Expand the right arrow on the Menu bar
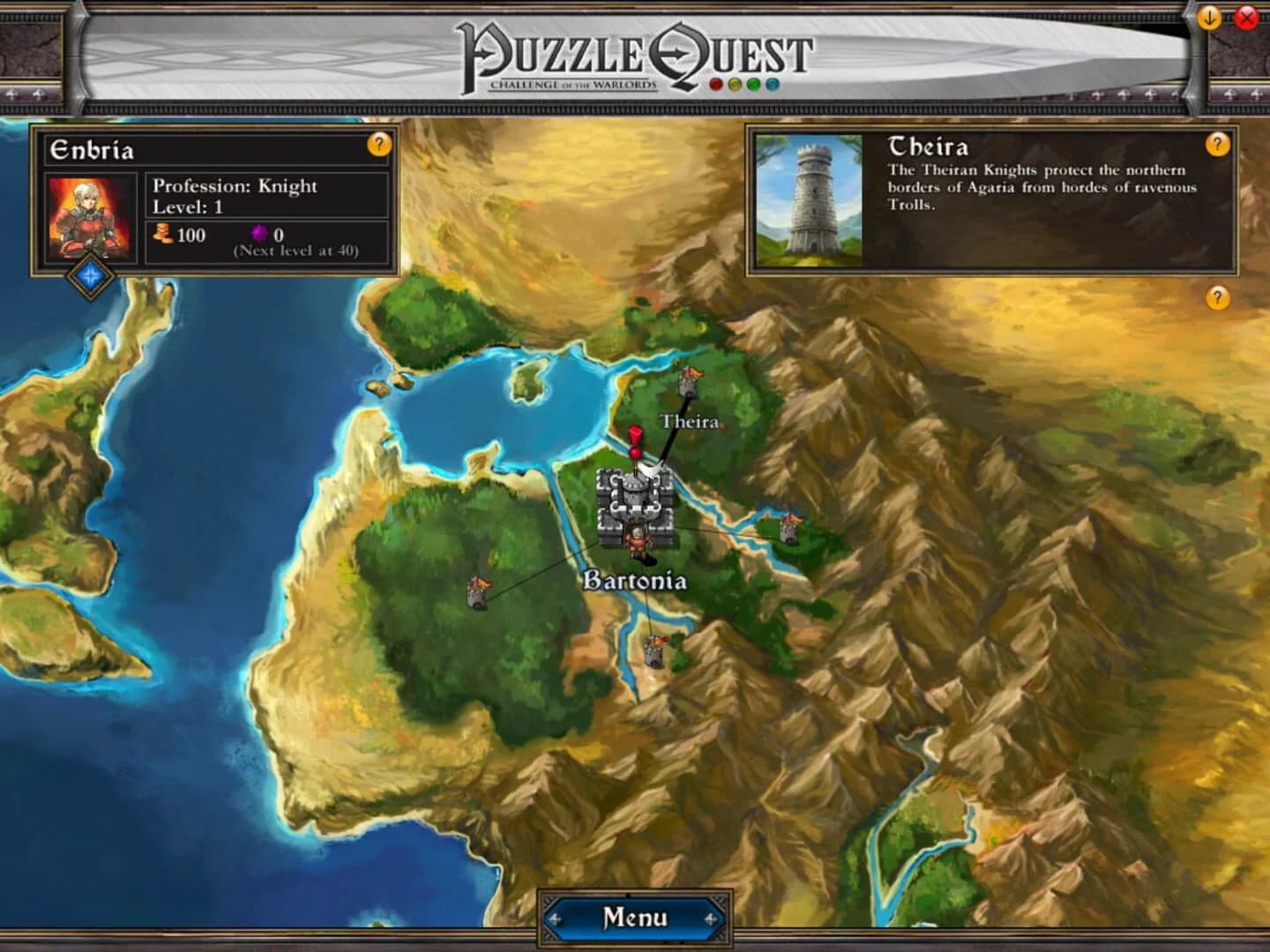The image size is (1270, 952). [712, 919]
